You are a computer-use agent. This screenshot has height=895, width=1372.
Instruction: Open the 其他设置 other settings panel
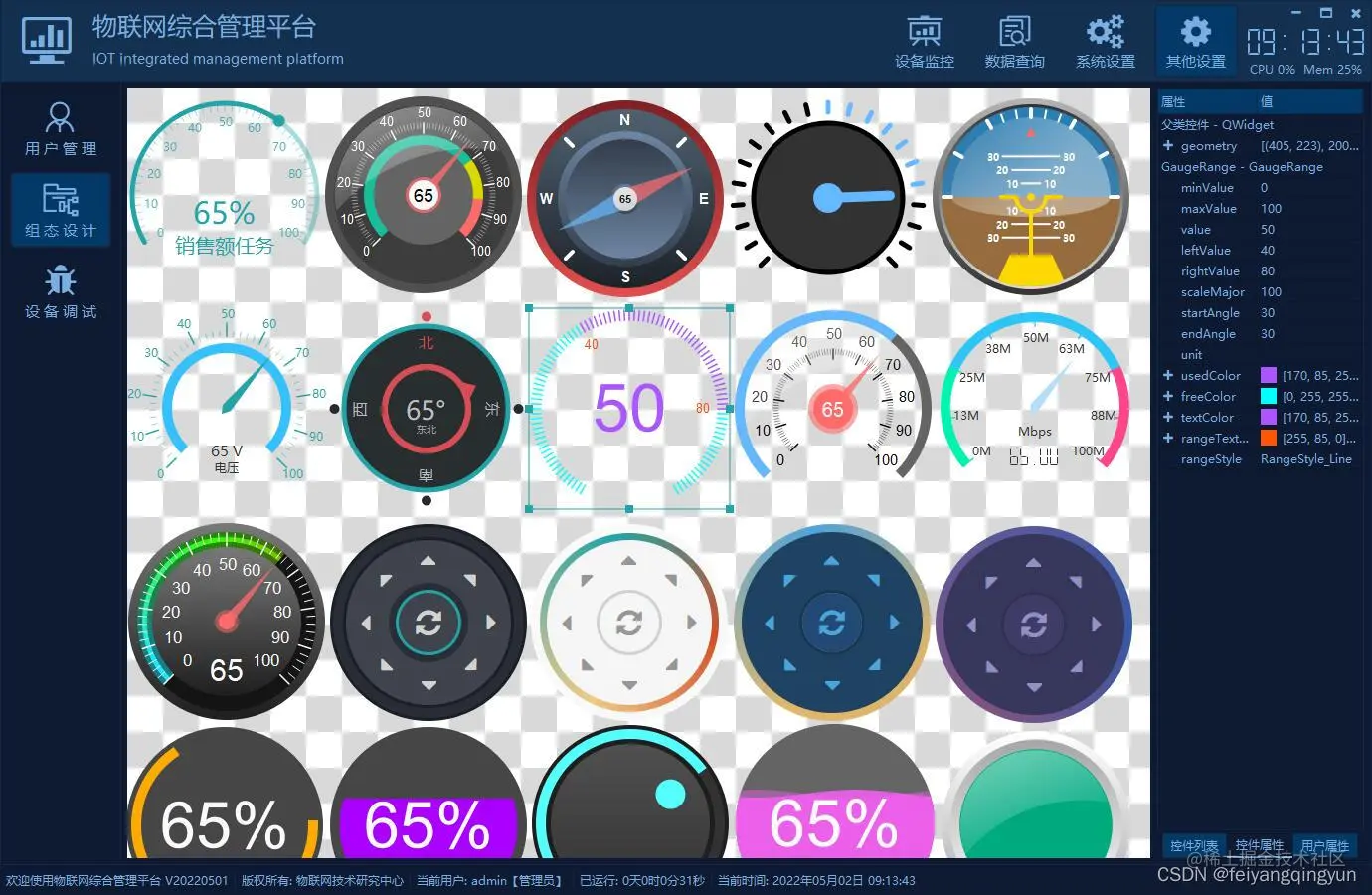[x=1195, y=40]
